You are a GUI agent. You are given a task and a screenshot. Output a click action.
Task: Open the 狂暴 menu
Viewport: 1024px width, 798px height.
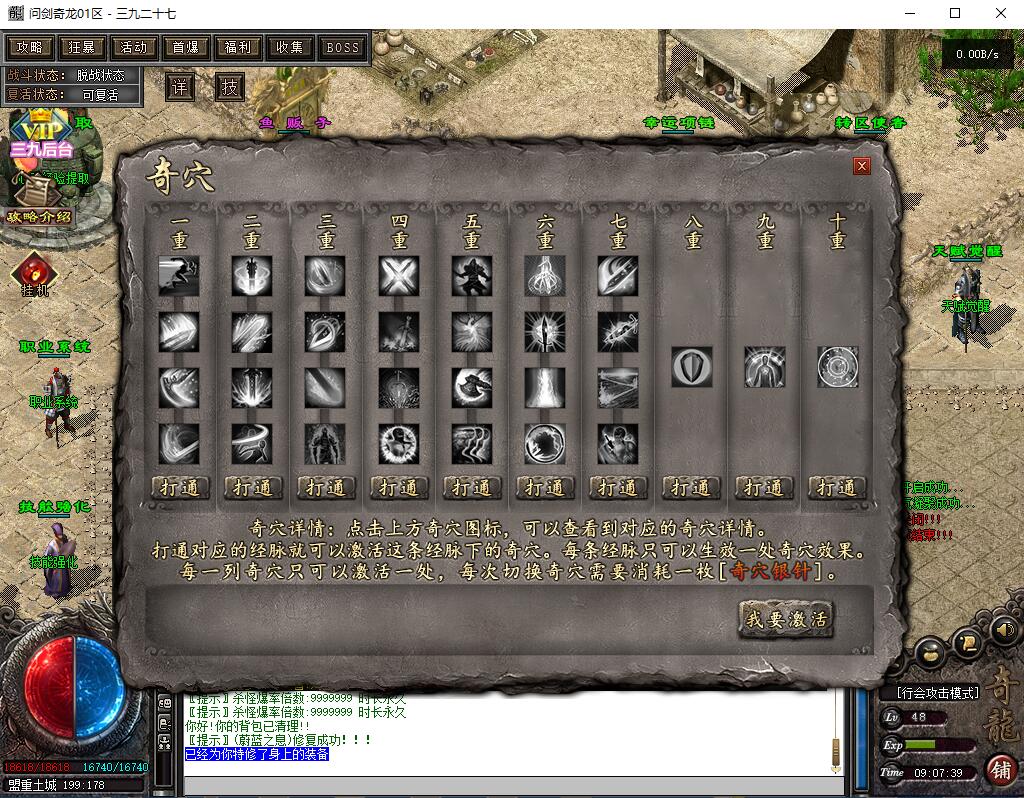click(x=82, y=47)
